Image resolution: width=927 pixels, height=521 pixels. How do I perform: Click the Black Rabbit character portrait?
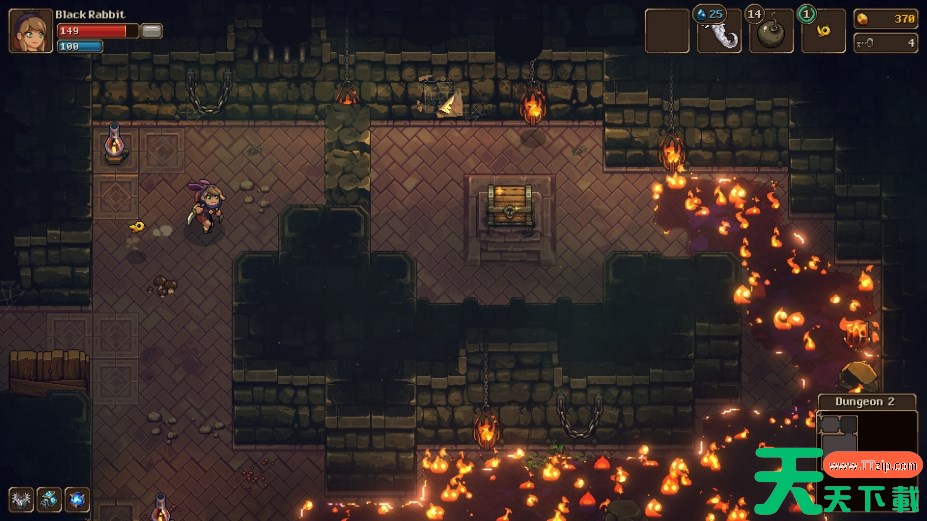pyautogui.click(x=30, y=30)
